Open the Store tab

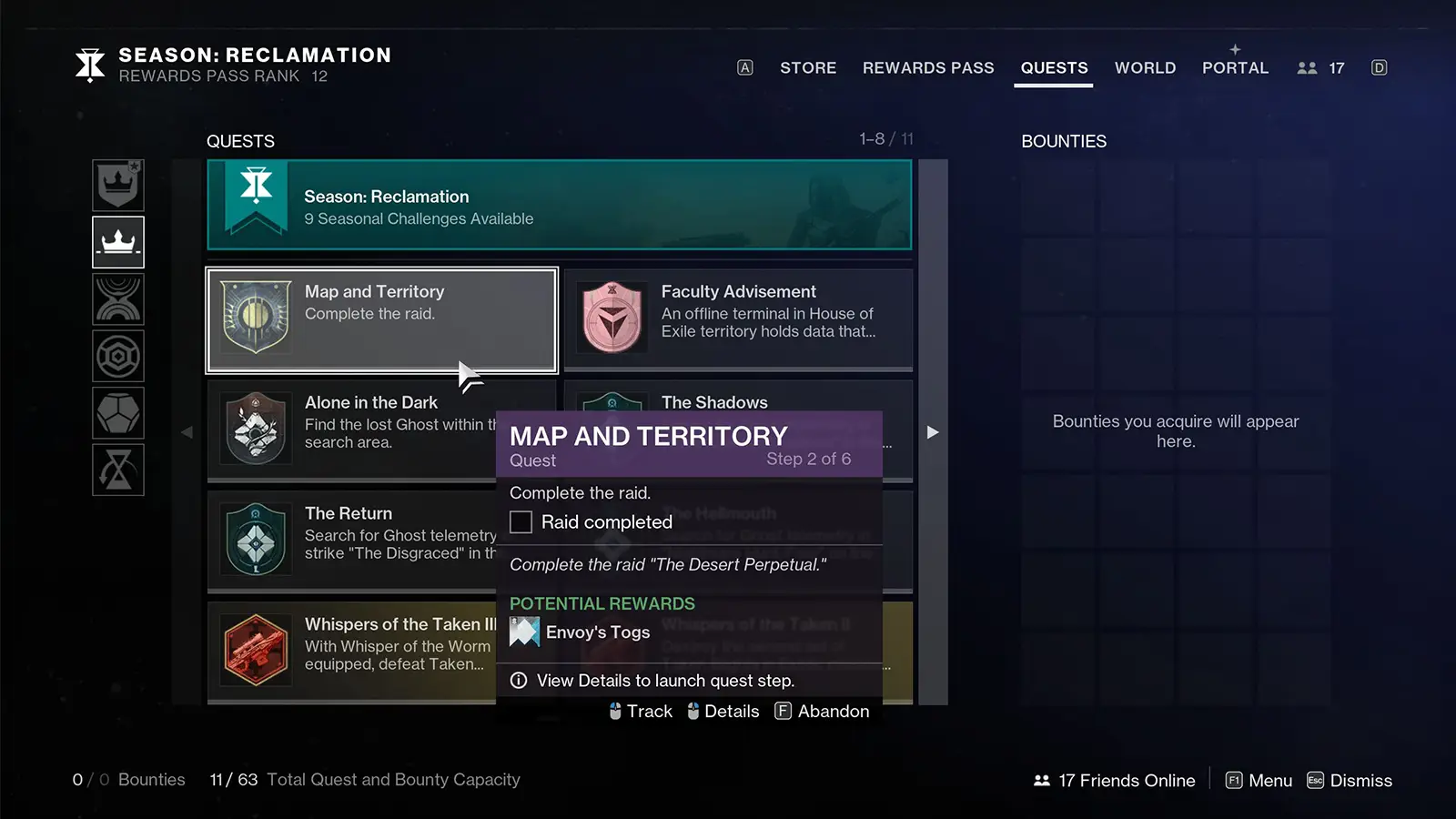pyautogui.click(x=807, y=67)
